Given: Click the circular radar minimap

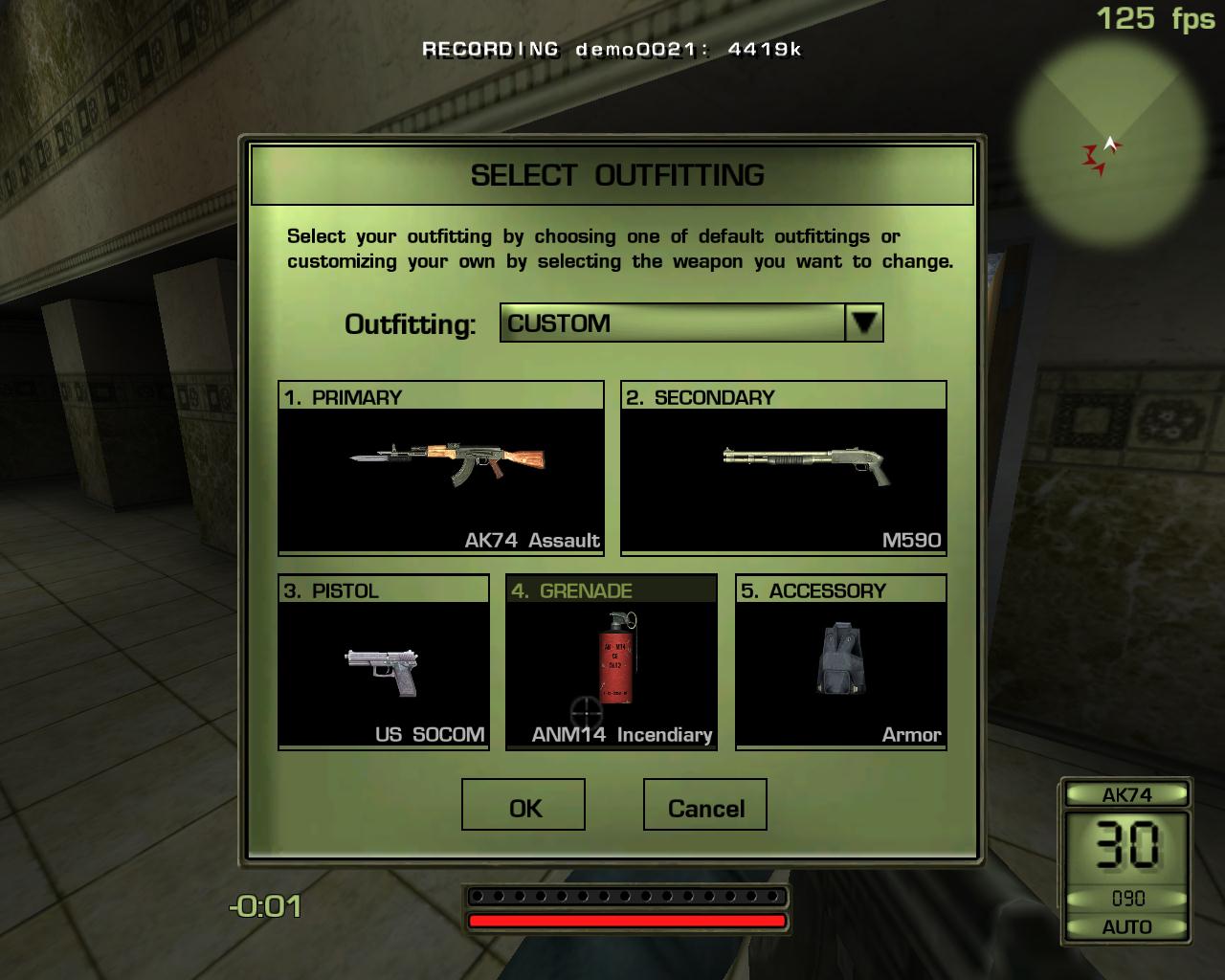Looking at the screenshot, I should 1110,131.
